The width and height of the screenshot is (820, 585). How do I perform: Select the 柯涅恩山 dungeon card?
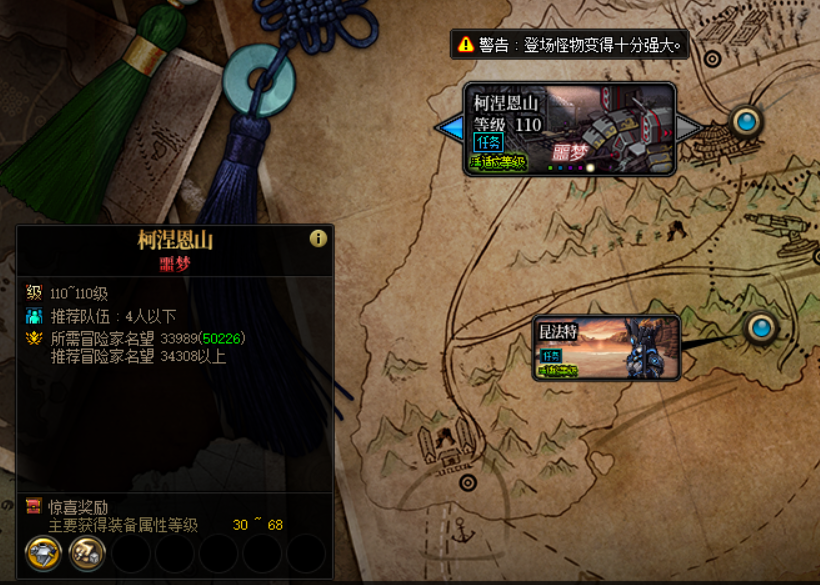(x=569, y=129)
